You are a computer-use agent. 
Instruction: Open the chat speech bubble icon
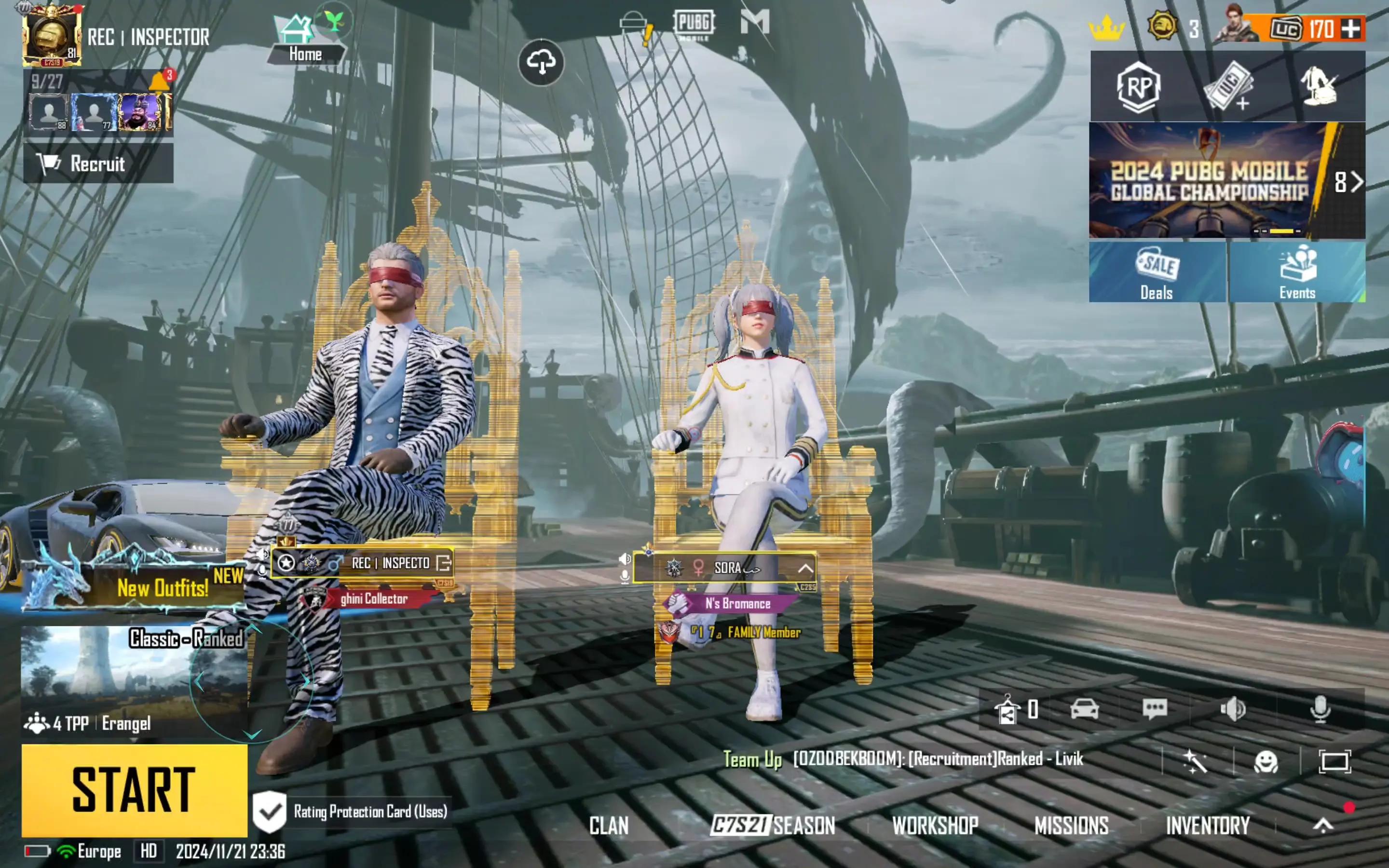tap(1154, 709)
